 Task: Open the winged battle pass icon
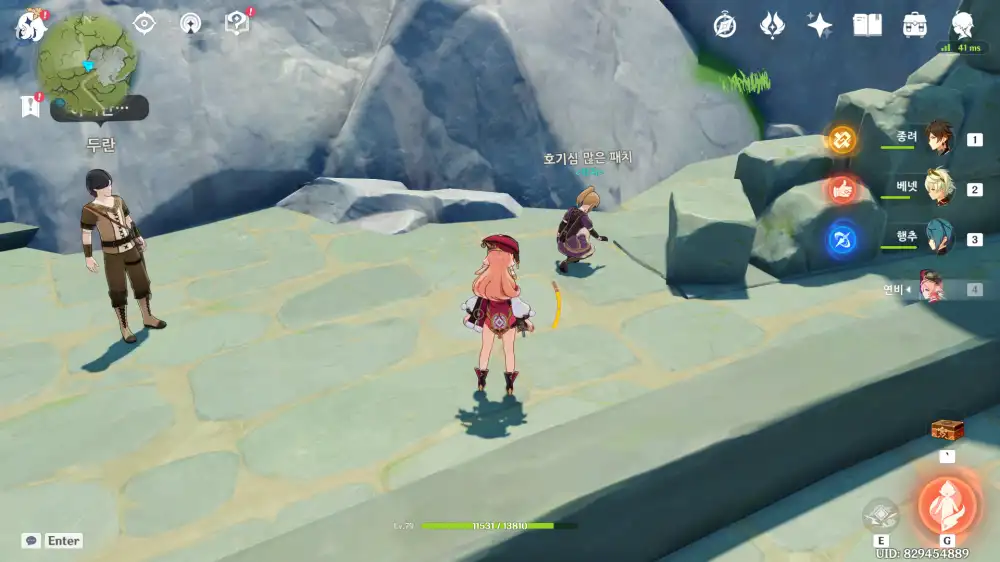click(772, 26)
